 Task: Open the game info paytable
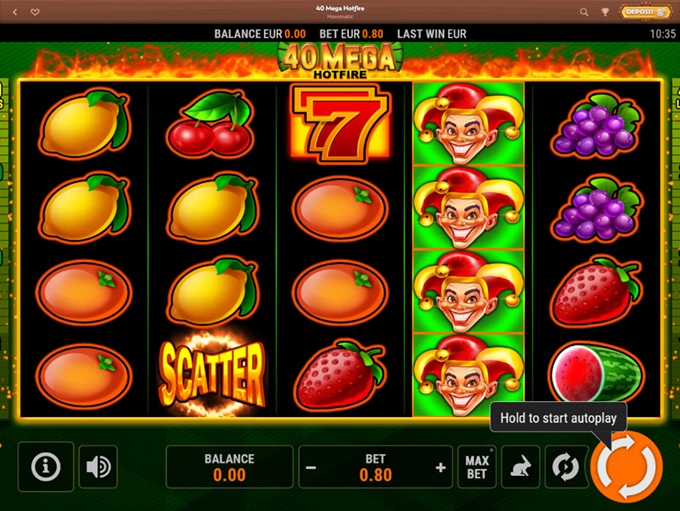(x=46, y=467)
